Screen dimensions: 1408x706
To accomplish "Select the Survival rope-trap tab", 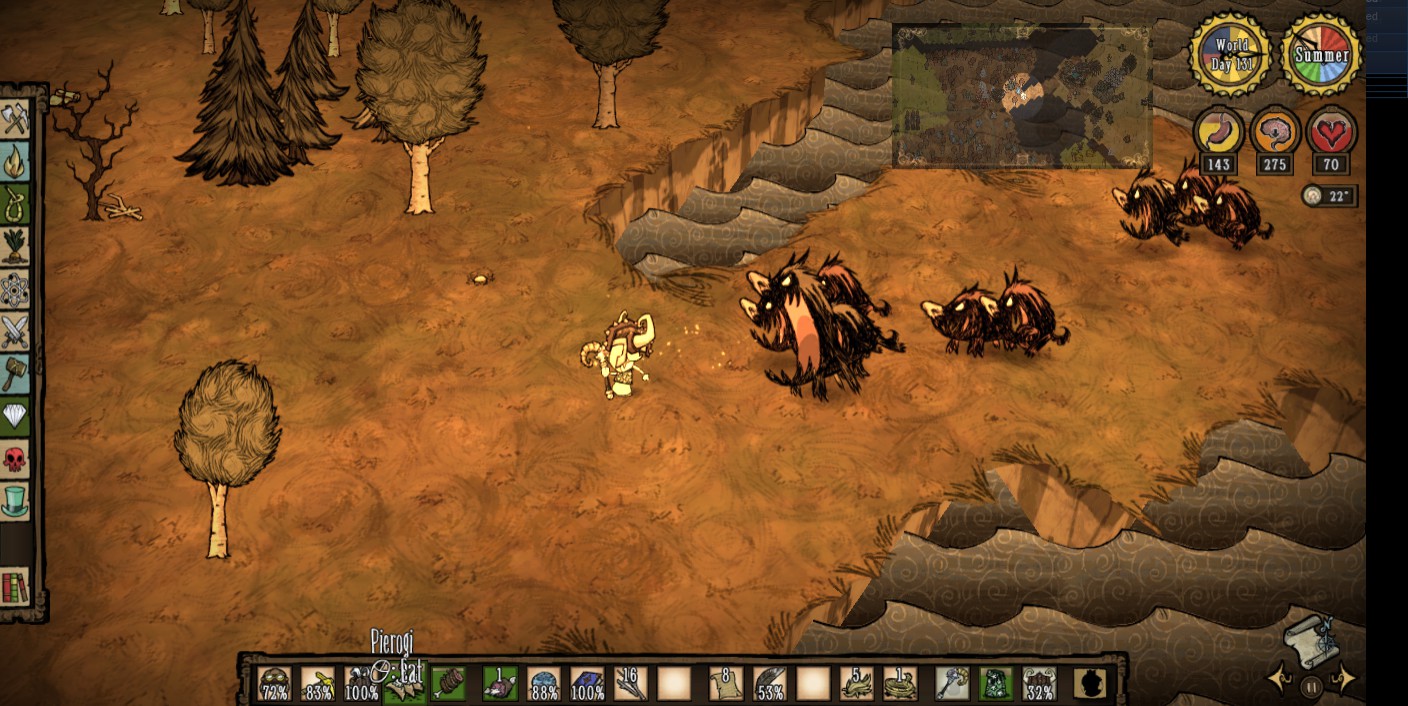I will click(x=15, y=203).
